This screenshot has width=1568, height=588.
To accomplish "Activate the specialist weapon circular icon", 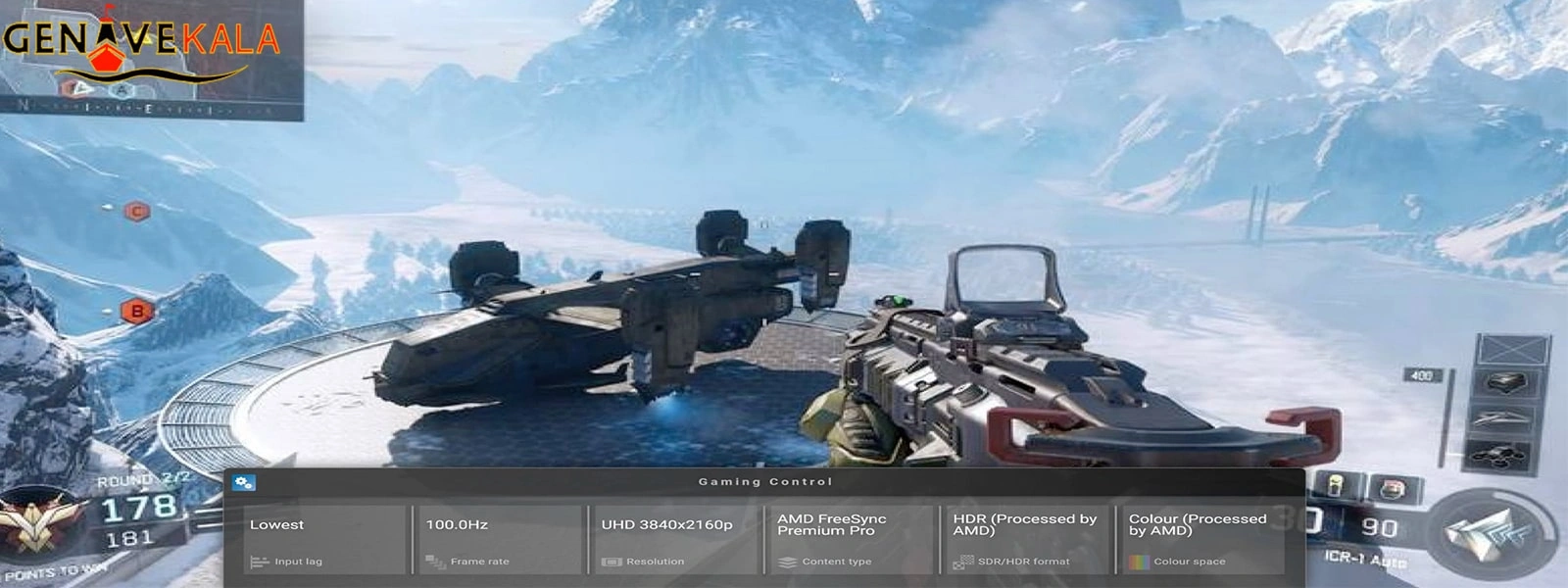I will [1491, 532].
